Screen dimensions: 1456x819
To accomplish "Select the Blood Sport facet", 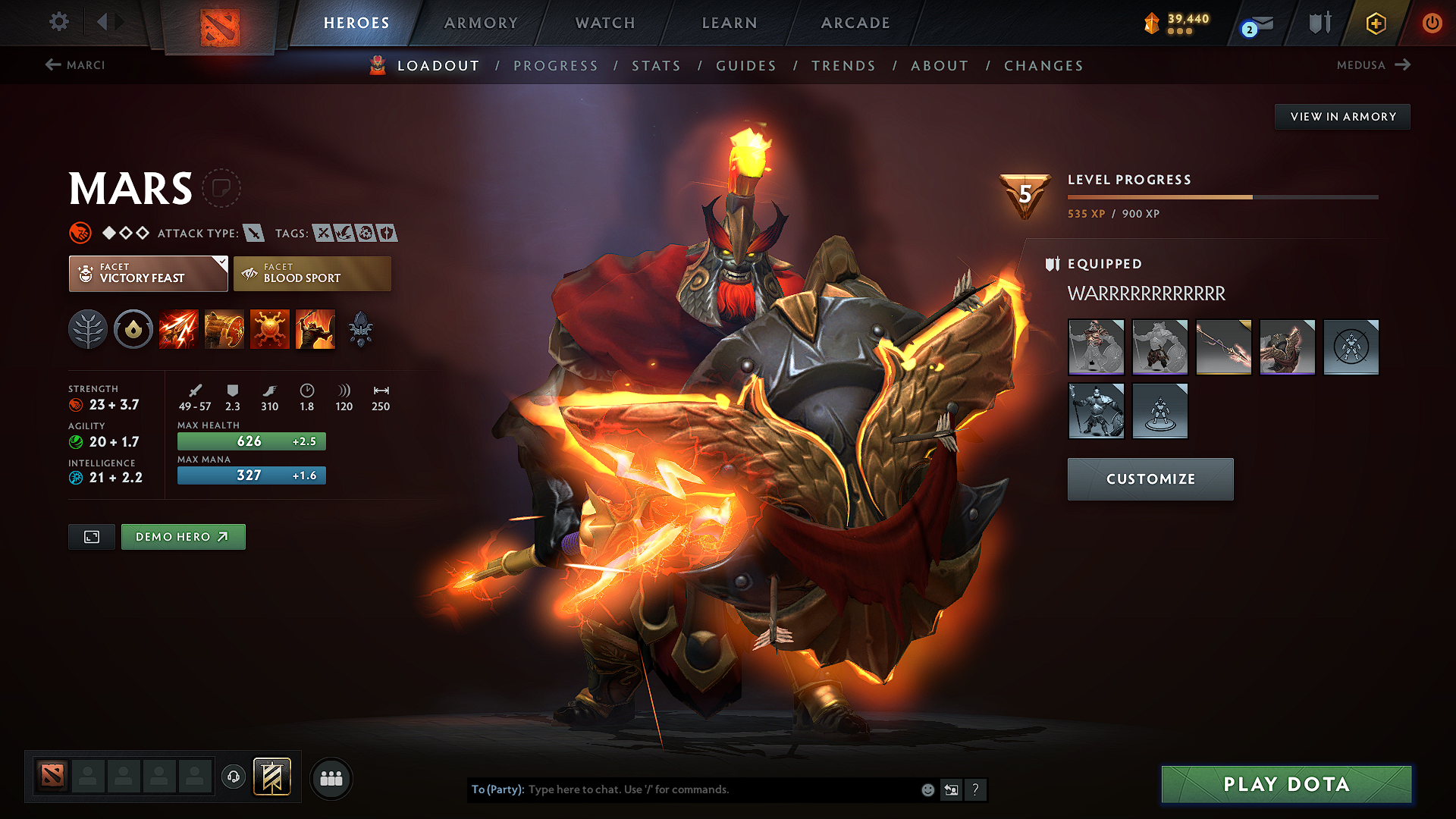I will click(x=312, y=273).
